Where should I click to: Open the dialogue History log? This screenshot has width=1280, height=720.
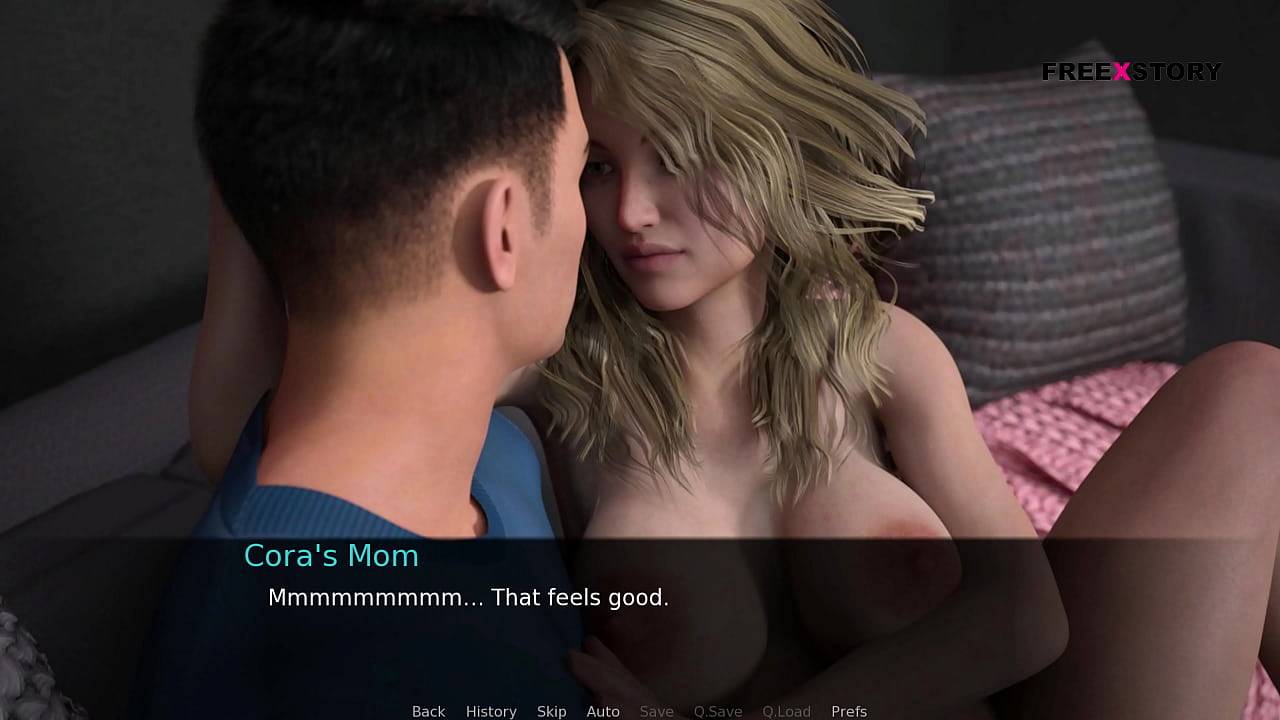491,711
